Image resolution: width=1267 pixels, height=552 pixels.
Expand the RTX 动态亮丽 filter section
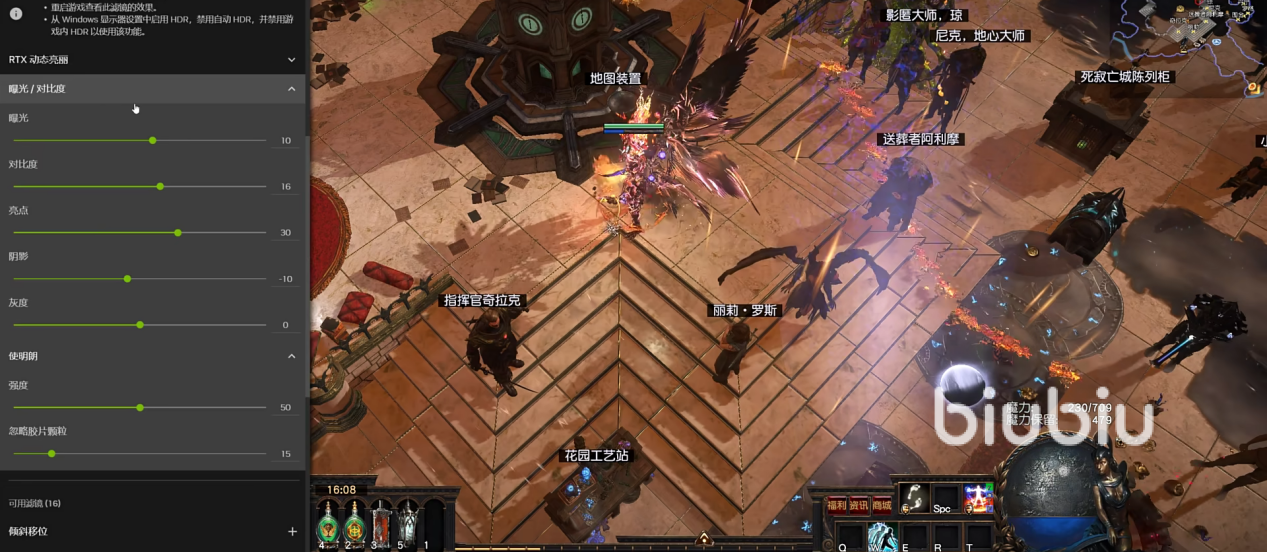tap(291, 60)
